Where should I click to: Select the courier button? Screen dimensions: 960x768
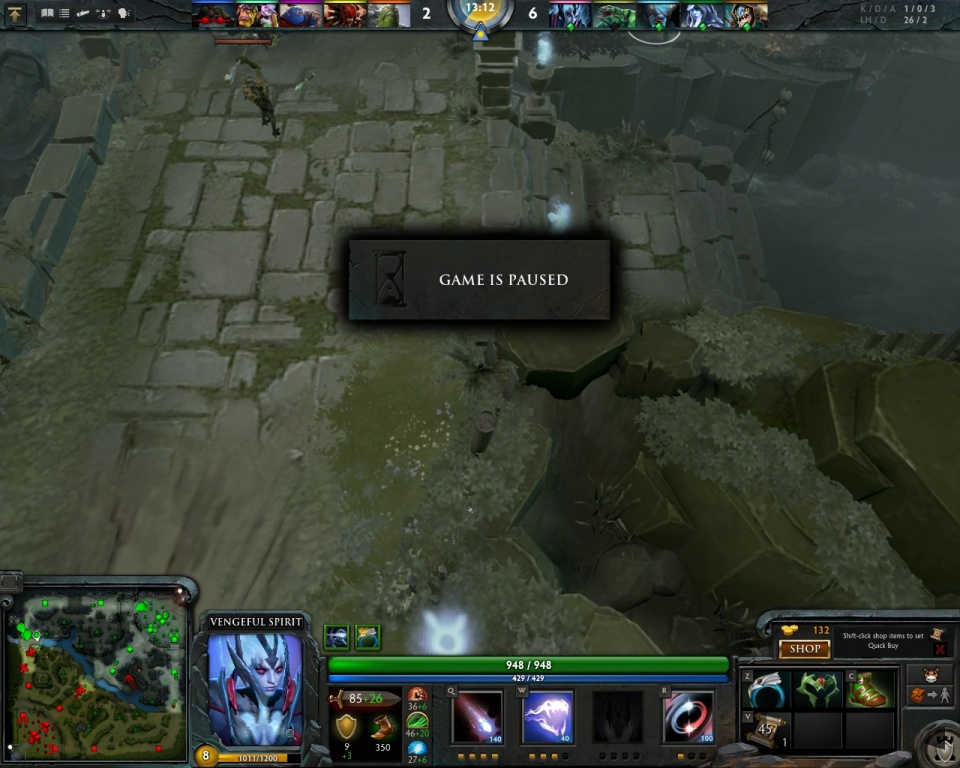pos(930,673)
